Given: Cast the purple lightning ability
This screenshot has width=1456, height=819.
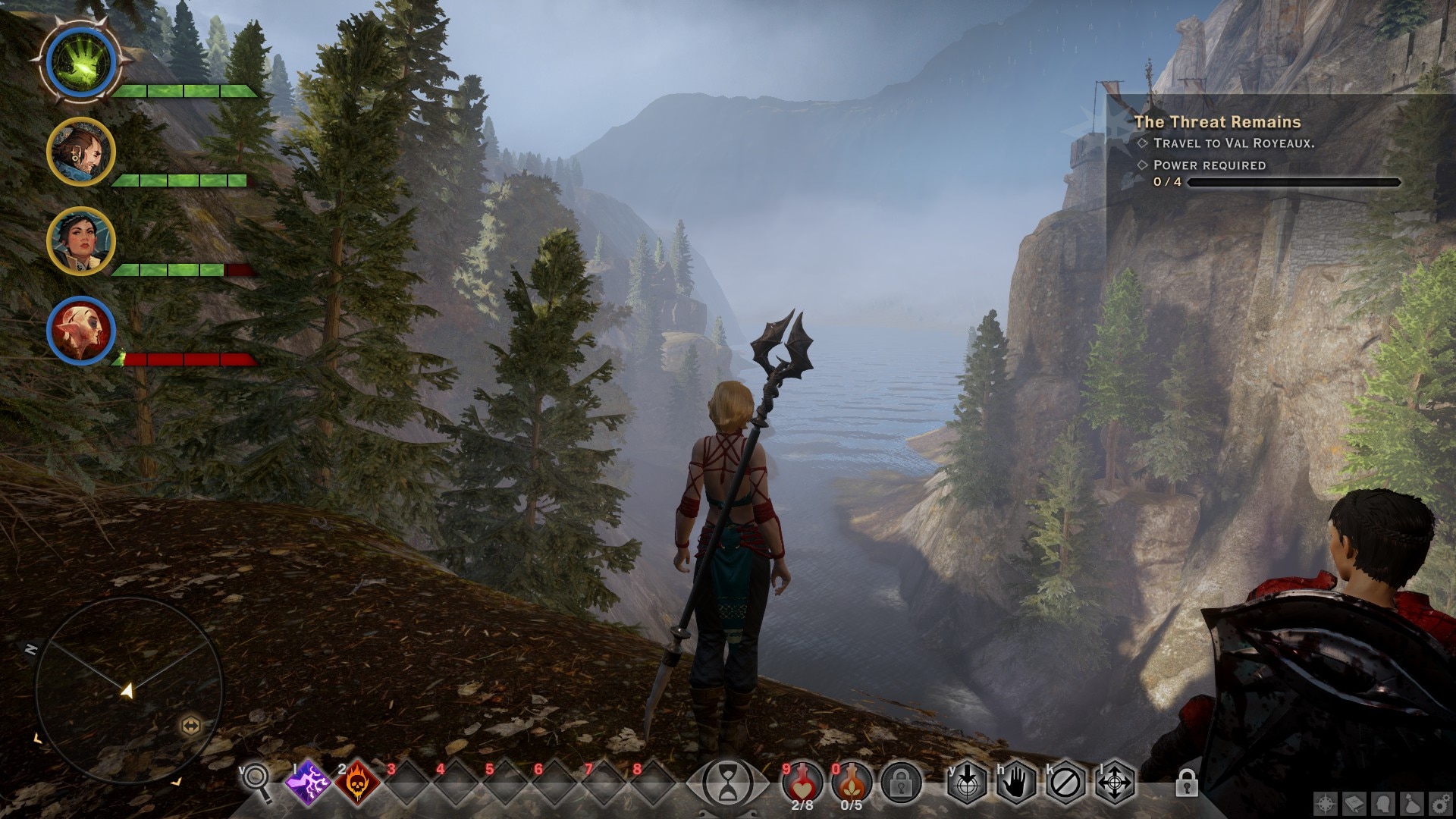Looking at the screenshot, I should (309, 781).
